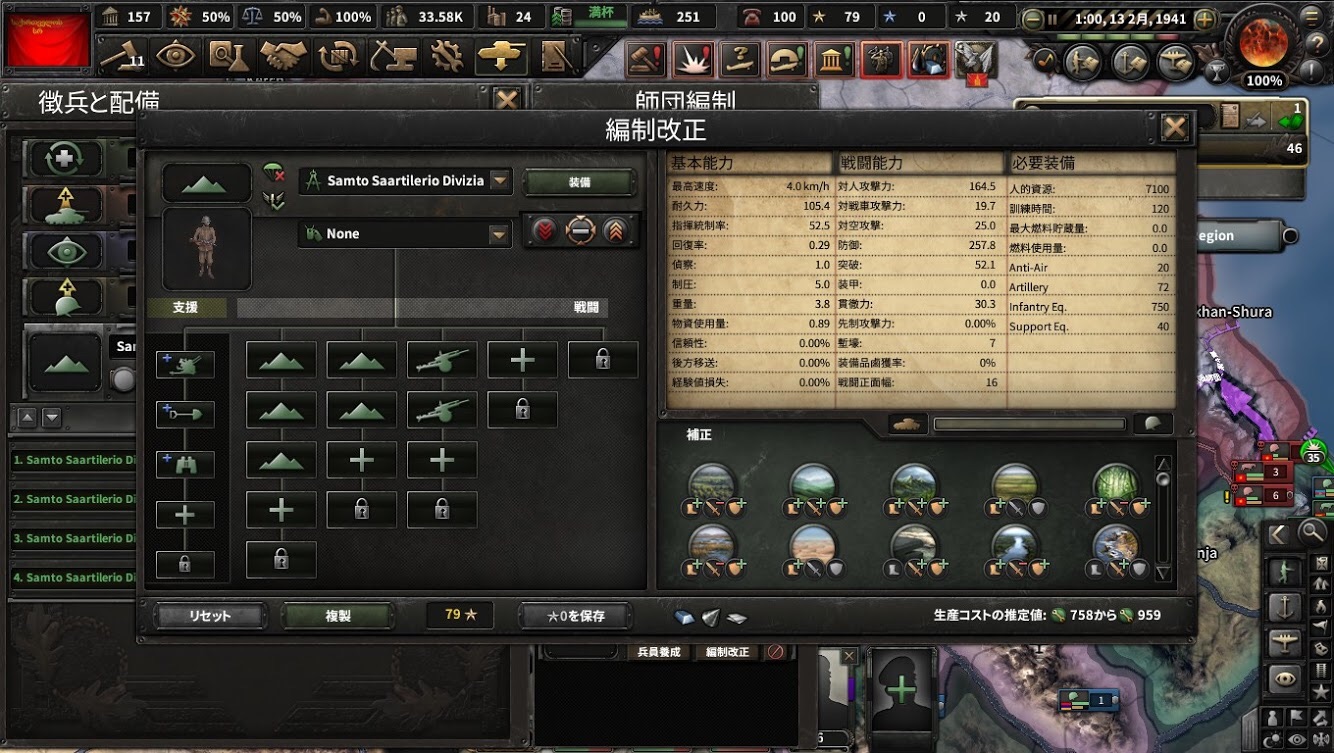
Task: Open the None role dropdown
Action: [404, 233]
